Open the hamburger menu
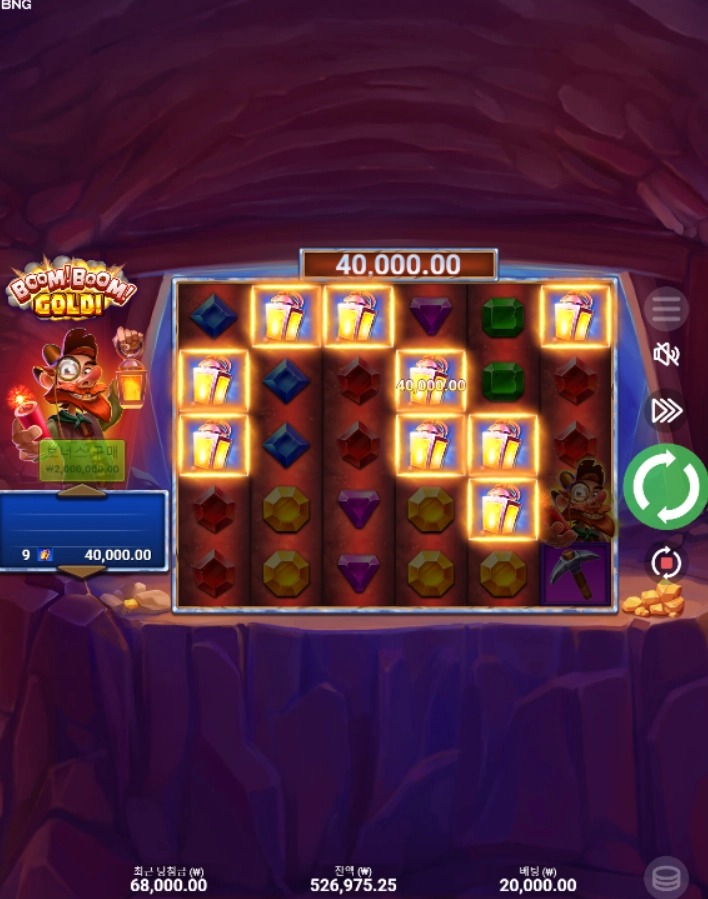Image resolution: width=708 pixels, height=899 pixels. [666, 309]
